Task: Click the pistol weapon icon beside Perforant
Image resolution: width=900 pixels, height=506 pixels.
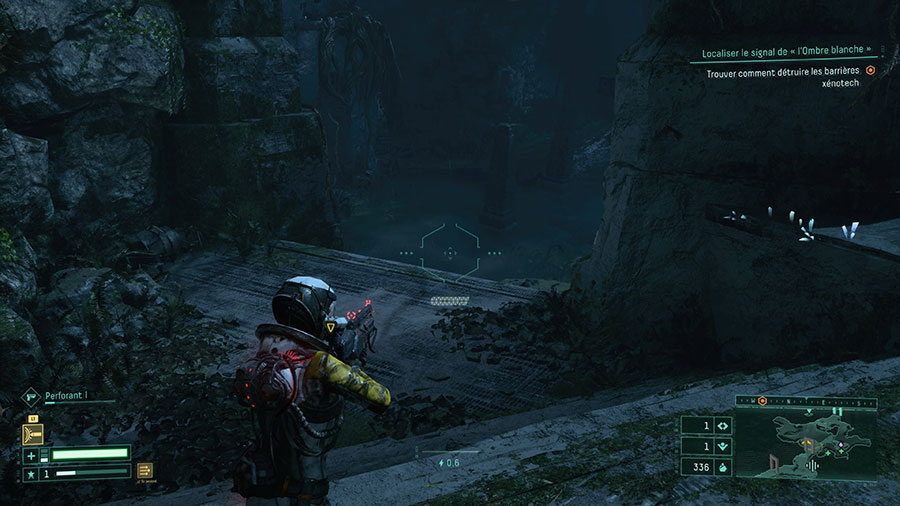Action: point(31,396)
